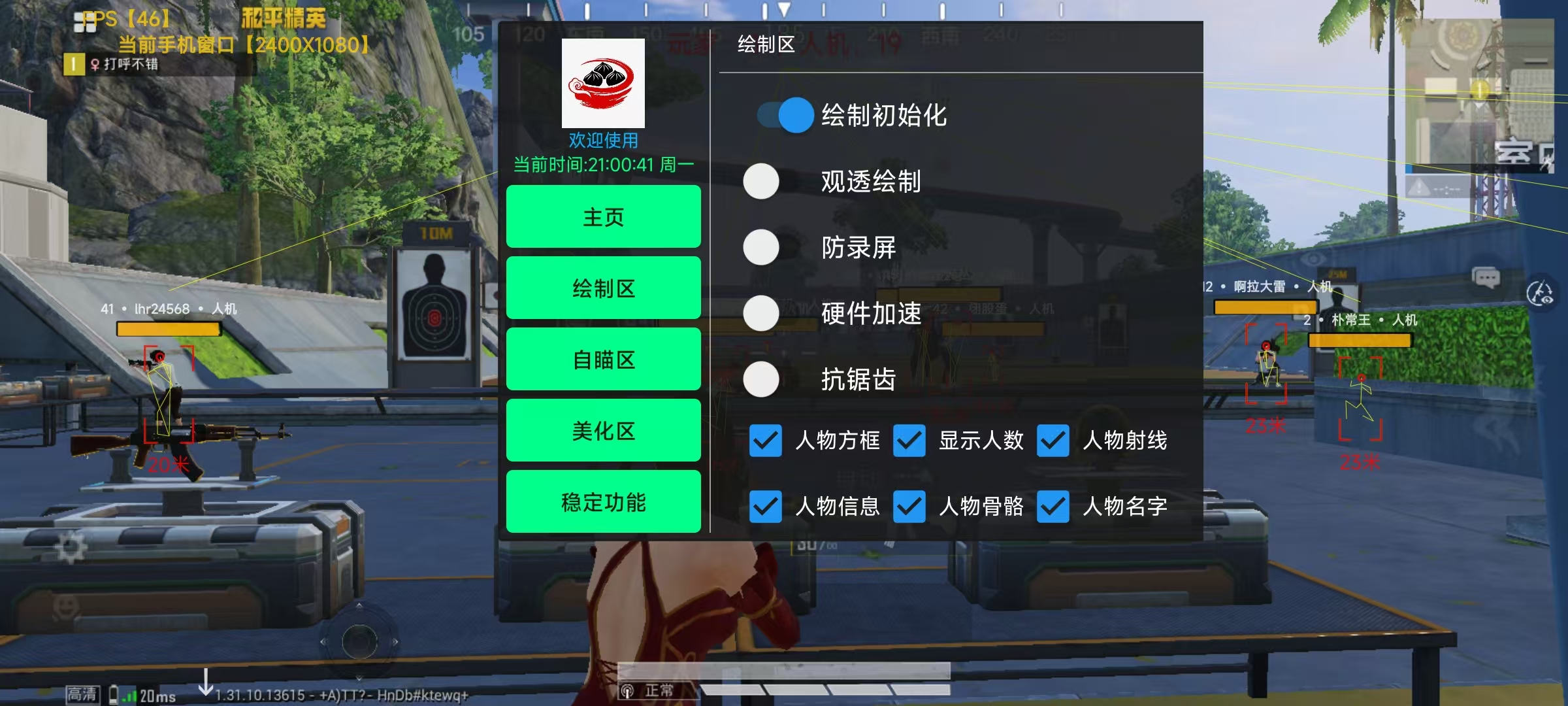
Task: Enable the 观透绘制 option
Action: (x=760, y=181)
